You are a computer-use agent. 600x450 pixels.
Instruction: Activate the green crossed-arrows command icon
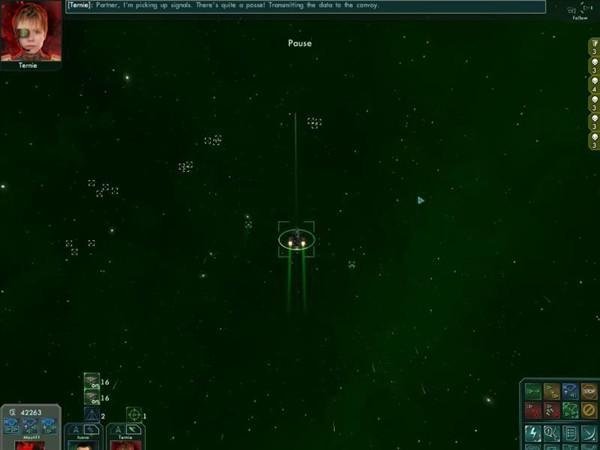570,410
